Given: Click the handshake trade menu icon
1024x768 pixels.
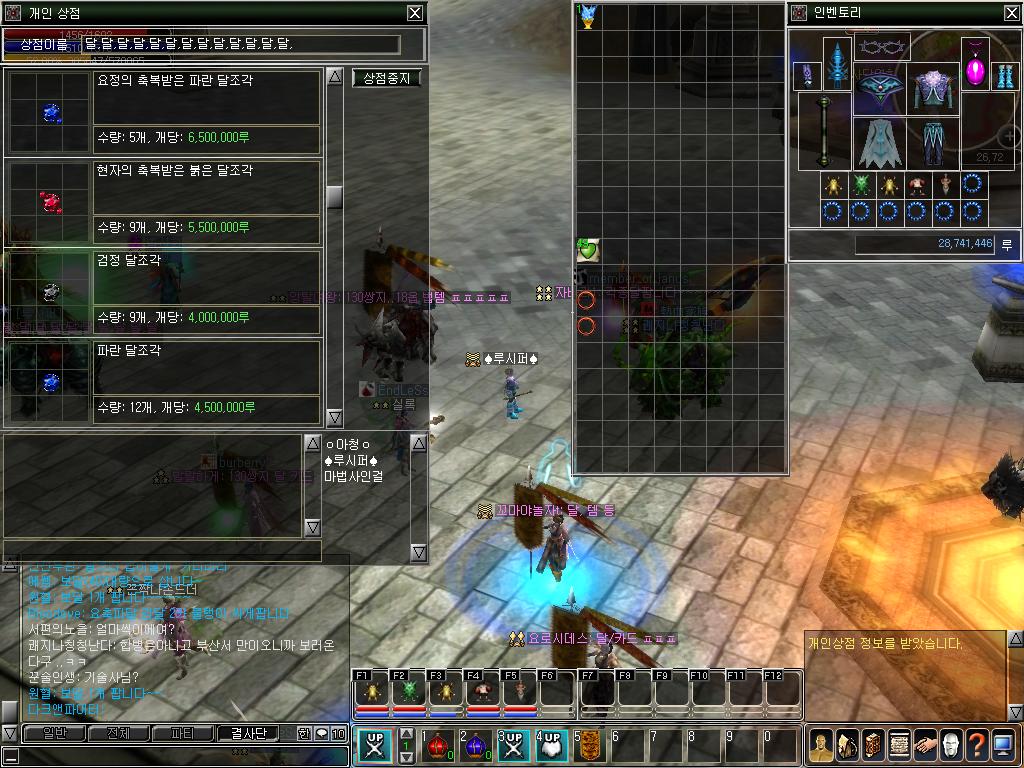Looking at the screenshot, I should (x=924, y=744).
